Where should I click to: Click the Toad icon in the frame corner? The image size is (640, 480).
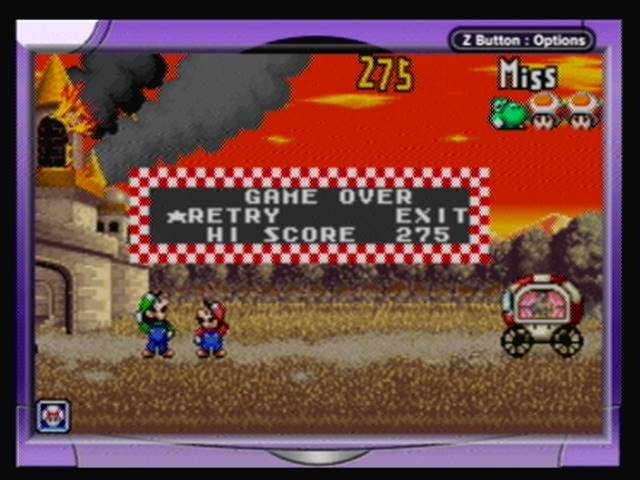coord(52,415)
